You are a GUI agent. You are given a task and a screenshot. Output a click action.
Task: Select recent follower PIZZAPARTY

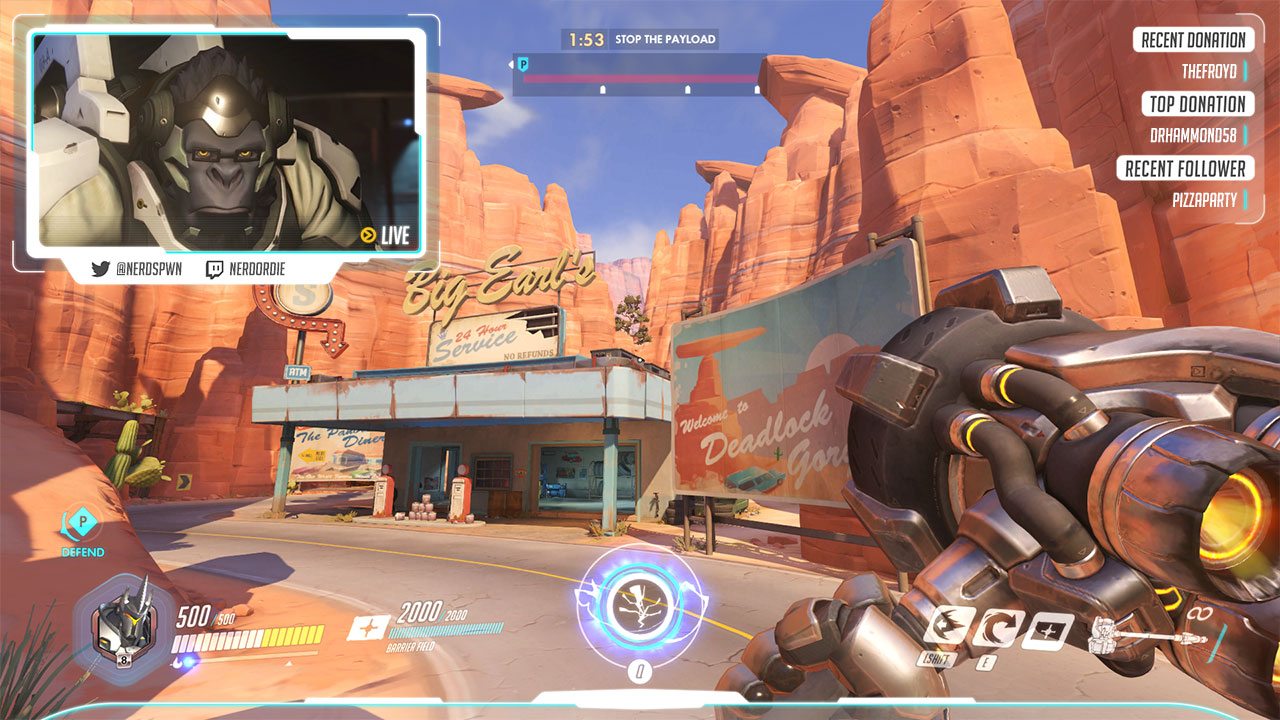click(1204, 200)
